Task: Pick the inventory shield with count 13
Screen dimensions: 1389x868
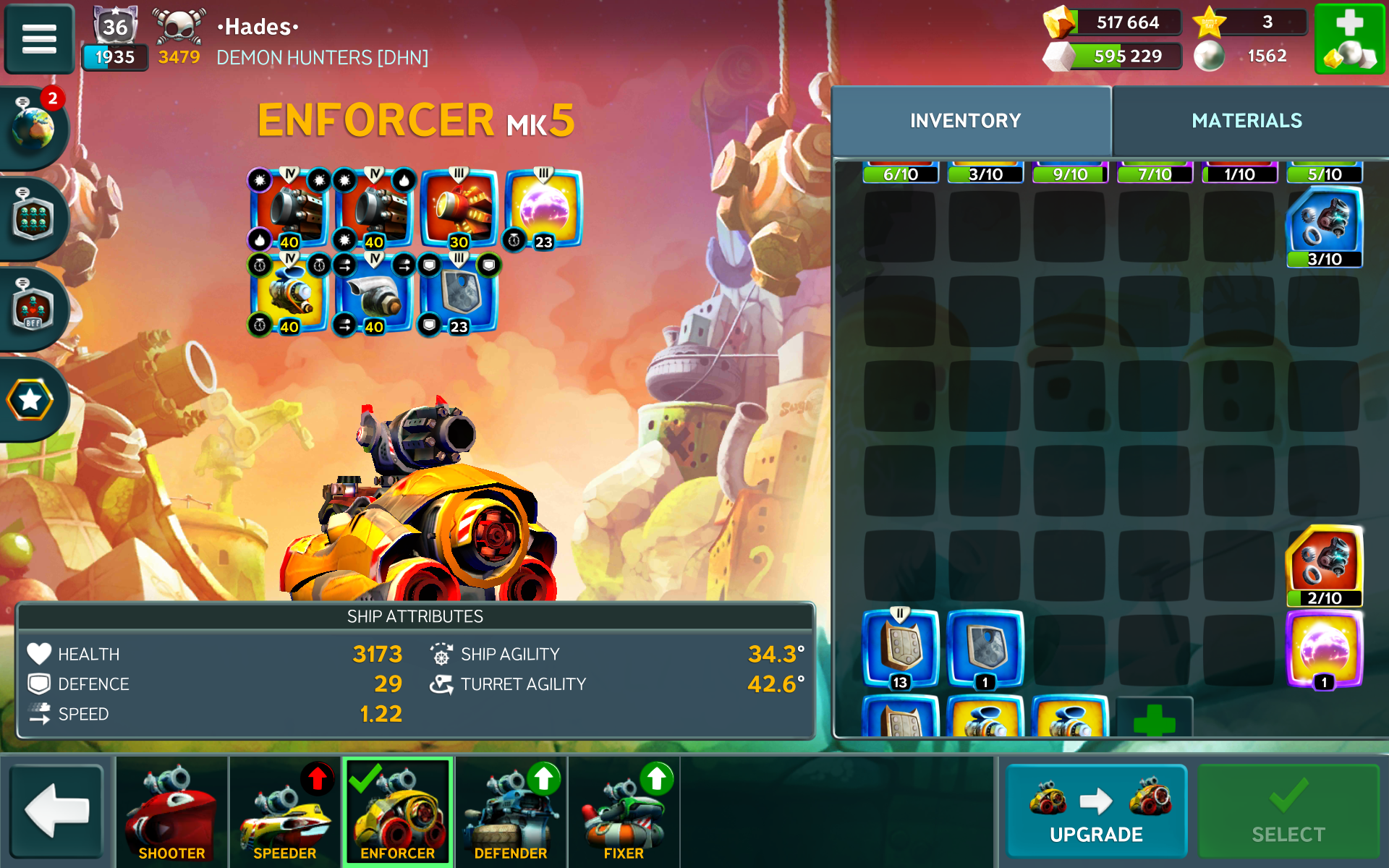Action: tap(901, 647)
